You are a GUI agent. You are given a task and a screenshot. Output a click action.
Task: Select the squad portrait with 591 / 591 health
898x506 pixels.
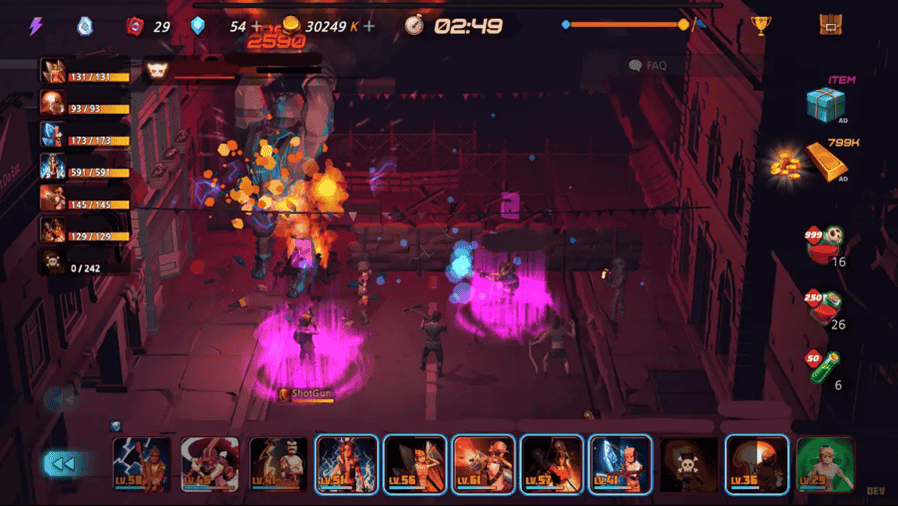point(53,166)
